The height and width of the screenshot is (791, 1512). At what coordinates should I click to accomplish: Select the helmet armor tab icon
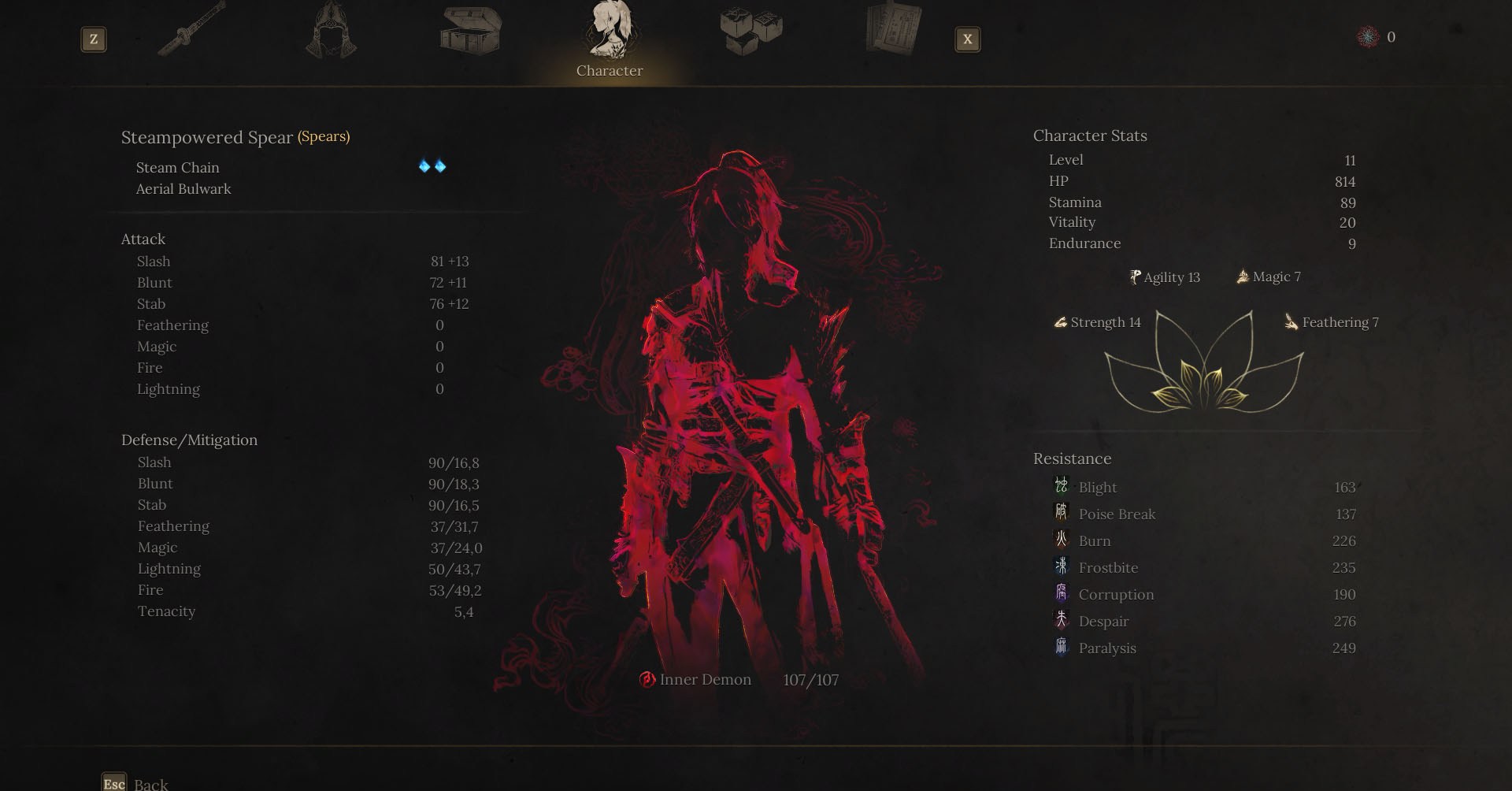click(x=329, y=32)
